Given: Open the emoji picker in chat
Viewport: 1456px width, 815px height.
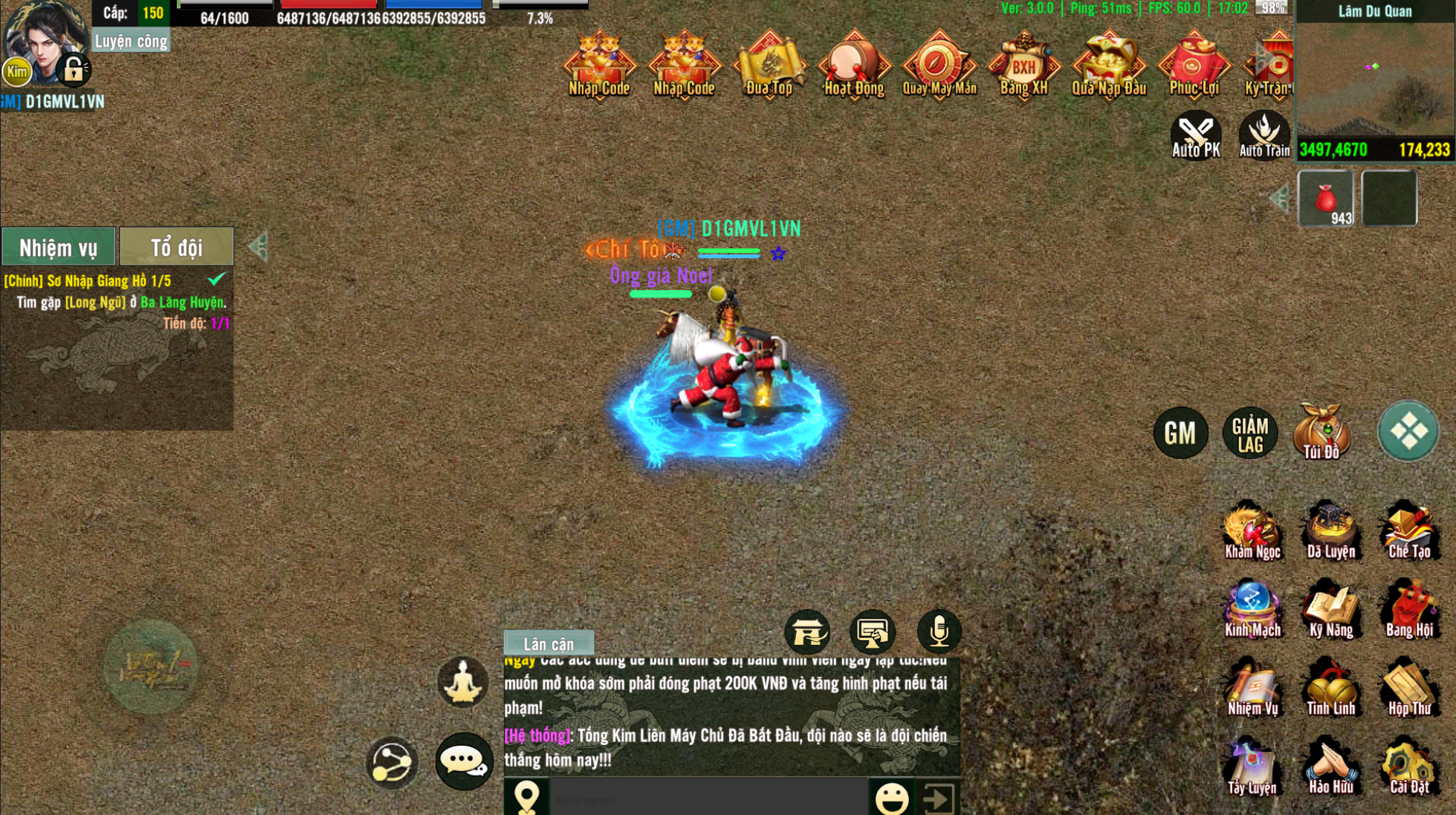Looking at the screenshot, I should pyautogui.click(x=892, y=799).
